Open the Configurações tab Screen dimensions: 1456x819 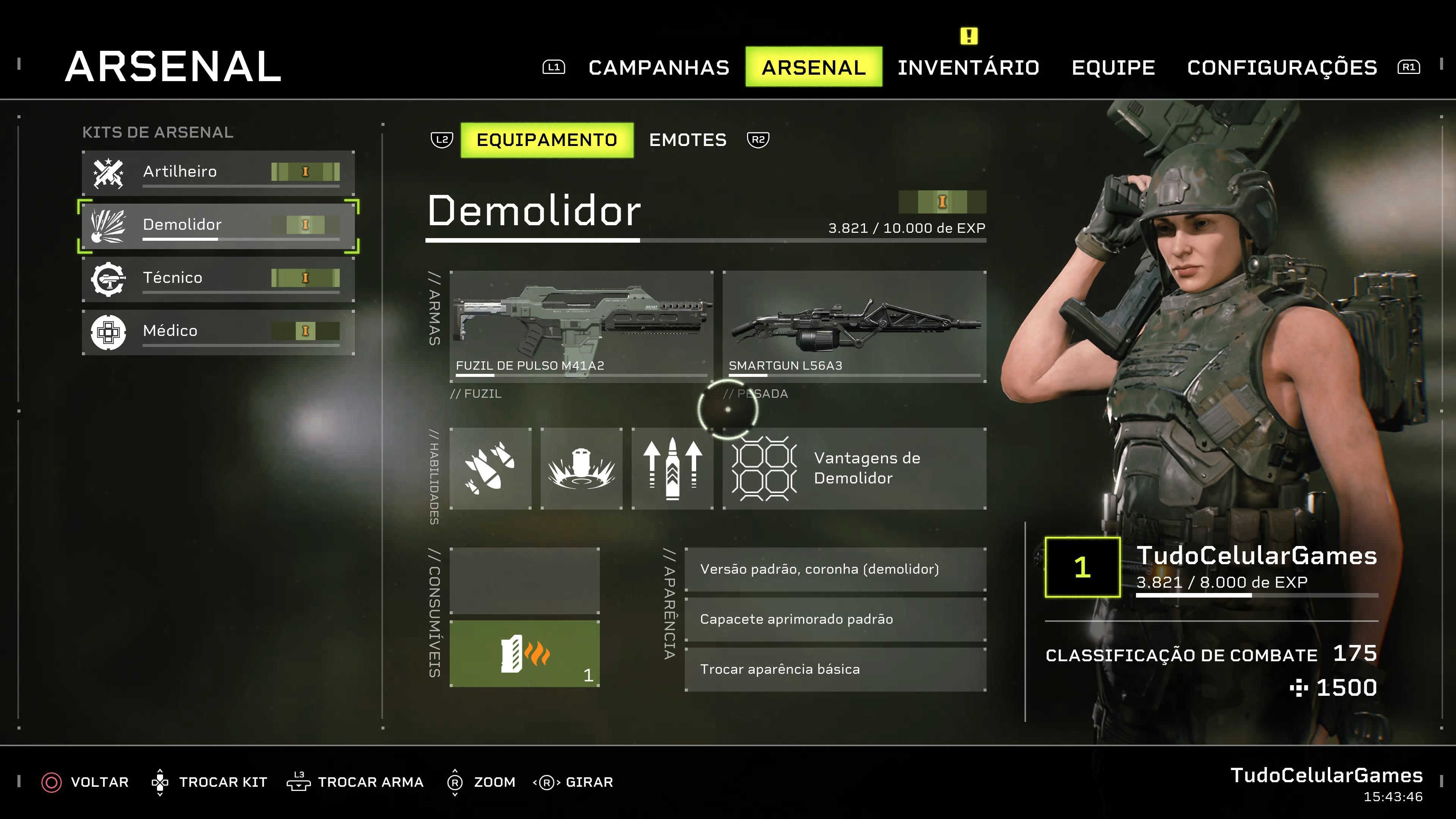(x=1282, y=67)
